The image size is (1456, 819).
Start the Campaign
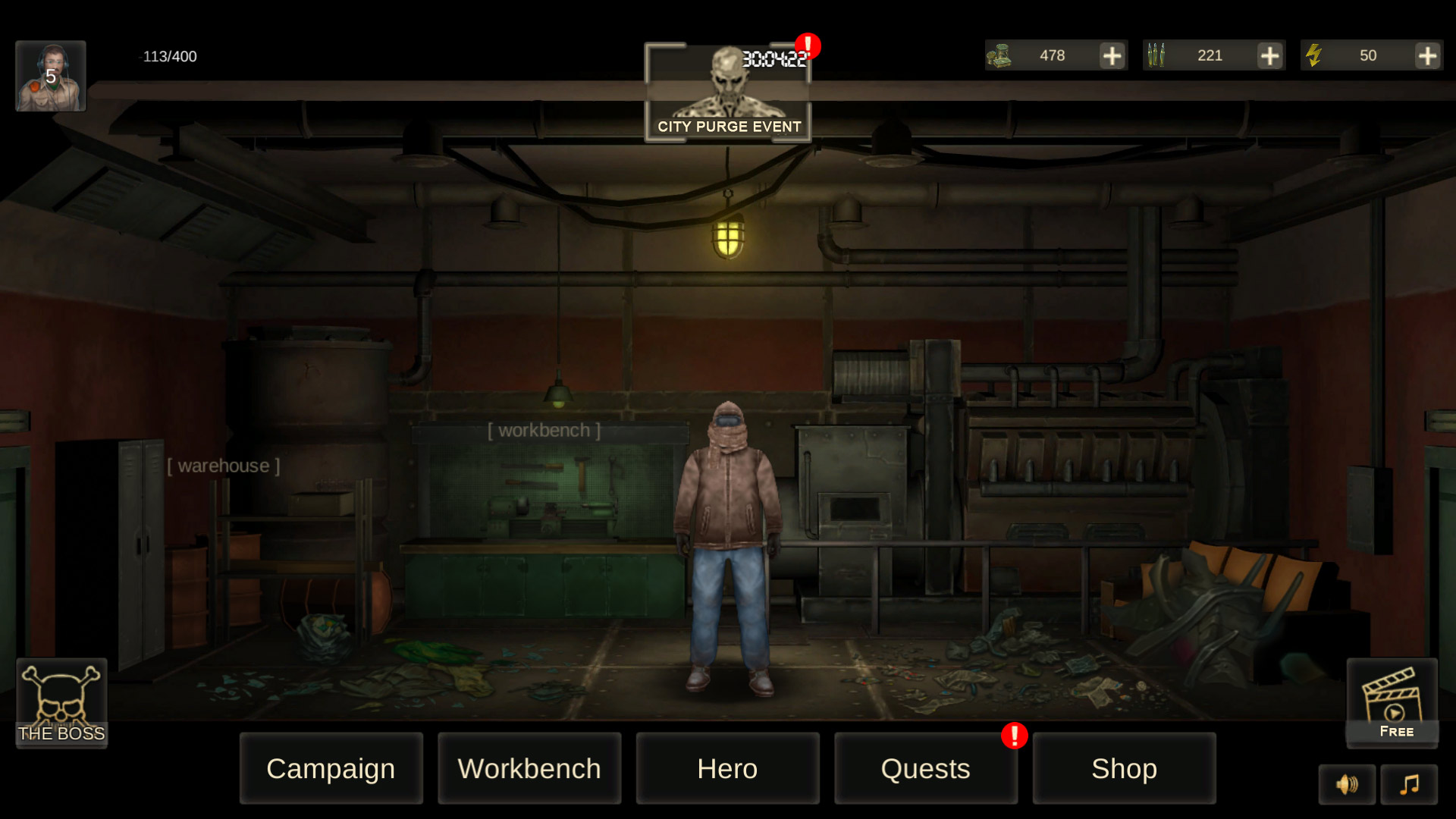(331, 768)
